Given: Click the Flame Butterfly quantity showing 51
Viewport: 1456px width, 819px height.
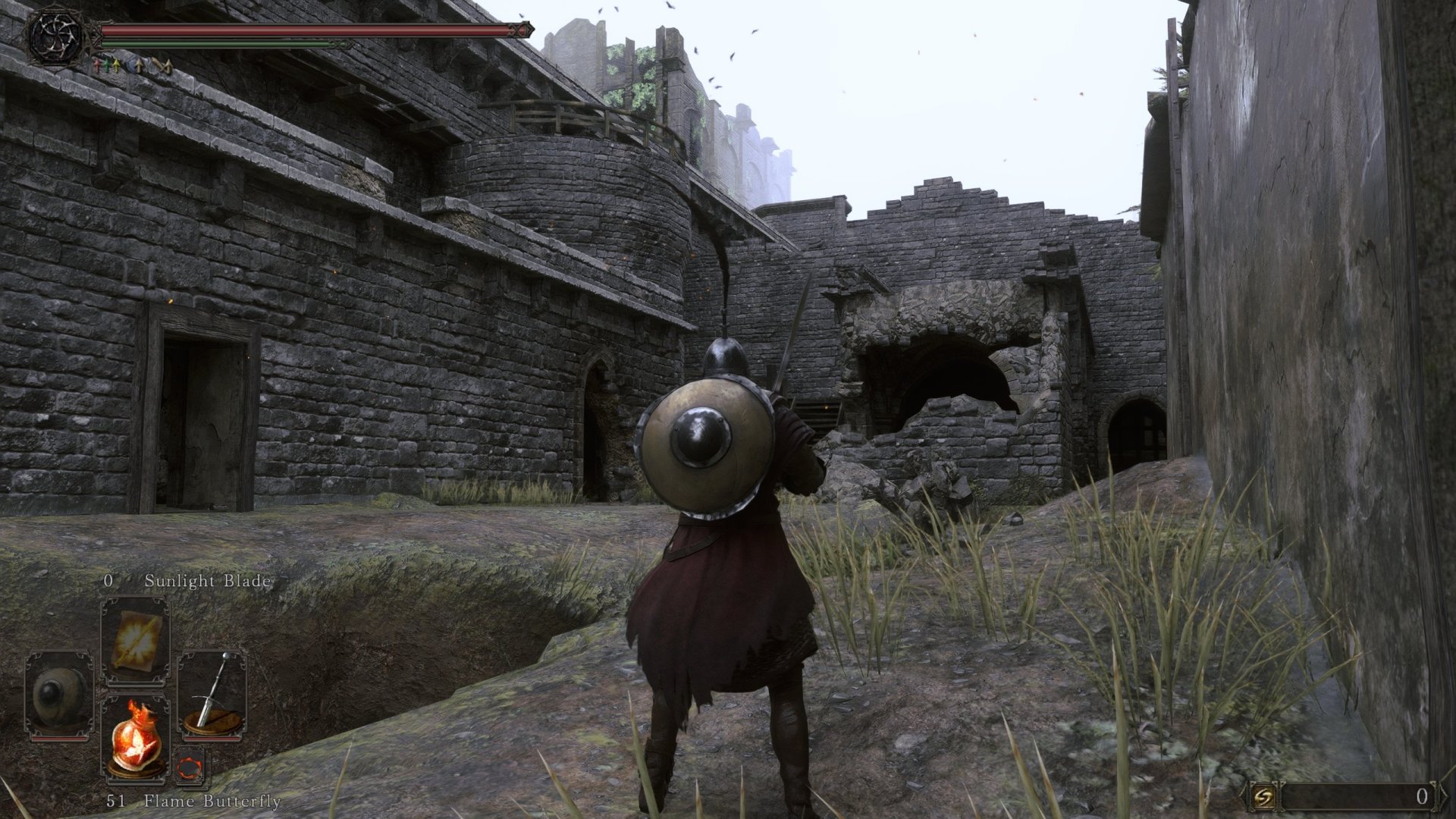Looking at the screenshot, I should click(116, 800).
